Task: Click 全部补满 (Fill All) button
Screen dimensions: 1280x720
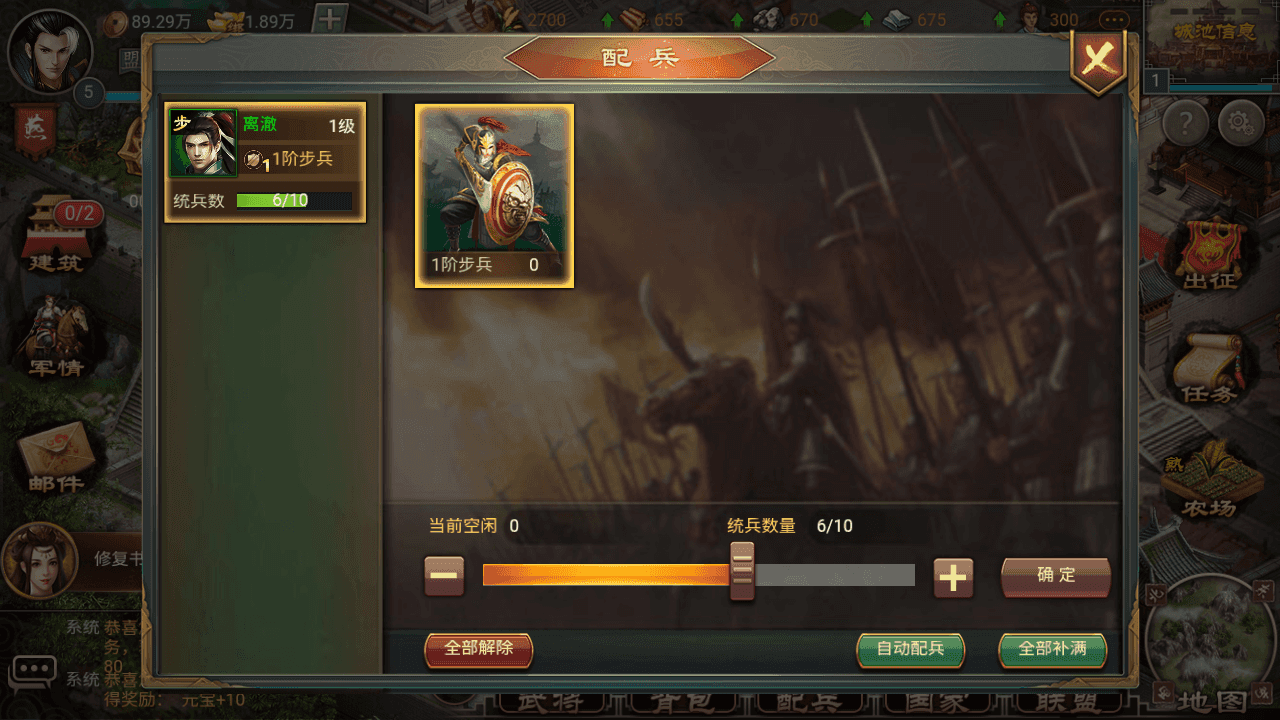Action: (x=1055, y=650)
